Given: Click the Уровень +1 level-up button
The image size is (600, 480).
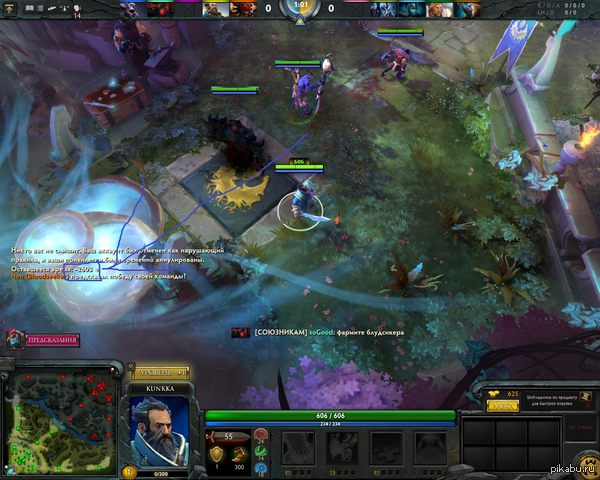Looking at the screenshot, I should pos(160,370).
